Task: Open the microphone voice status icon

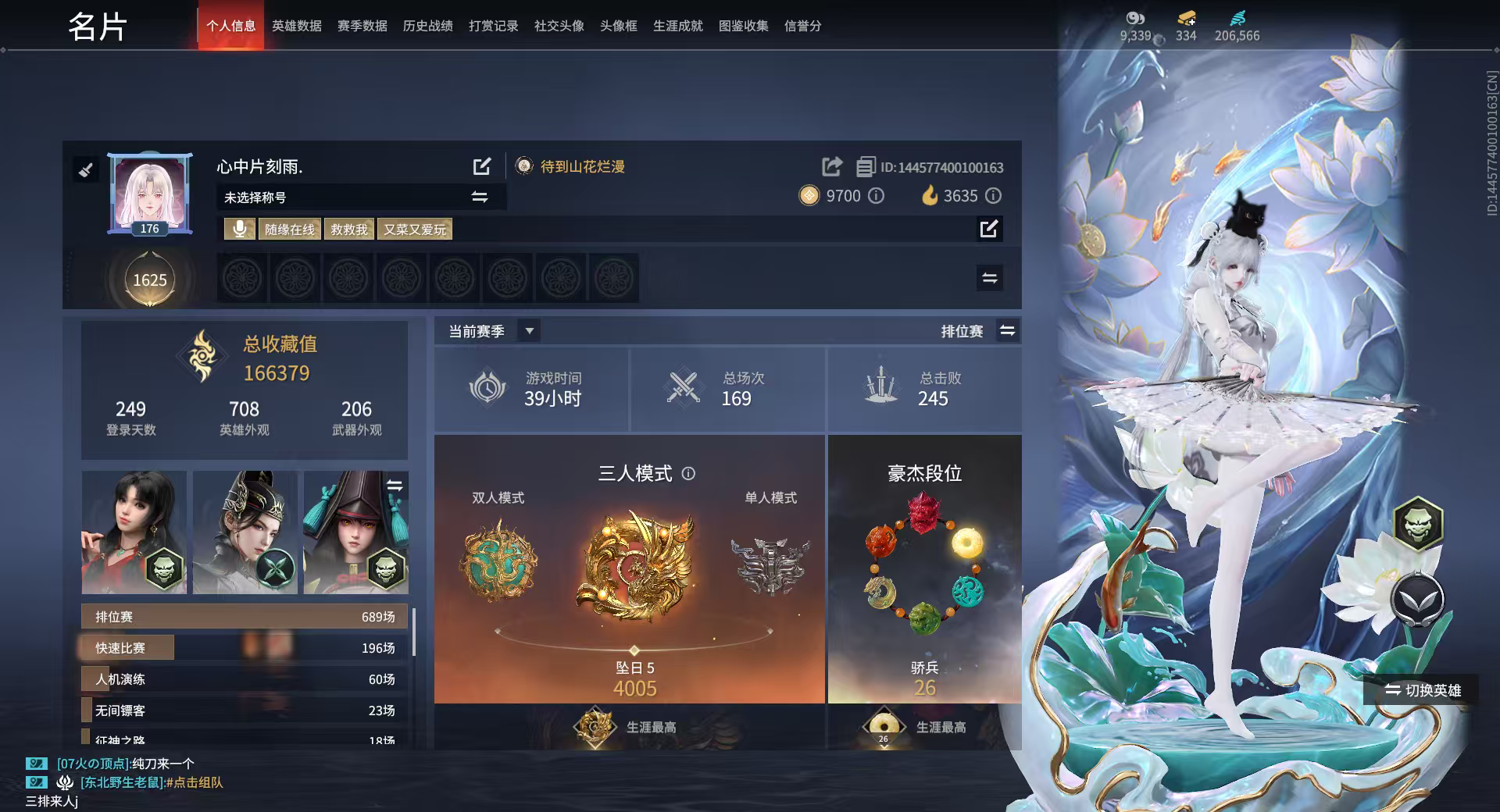Action: pos(240,229)
